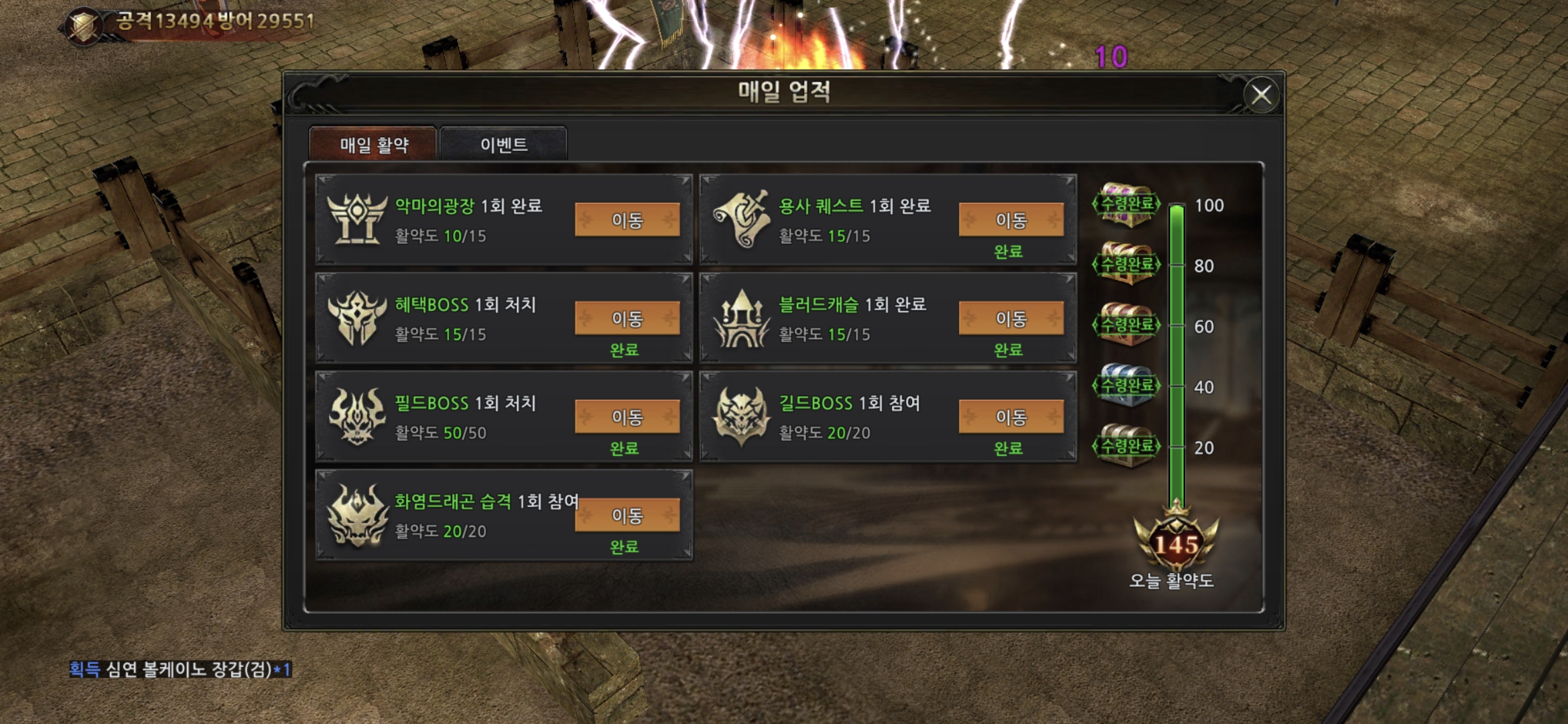
Task: Open the 100 activity reward chest
Action: click(x=1127, y=204)
